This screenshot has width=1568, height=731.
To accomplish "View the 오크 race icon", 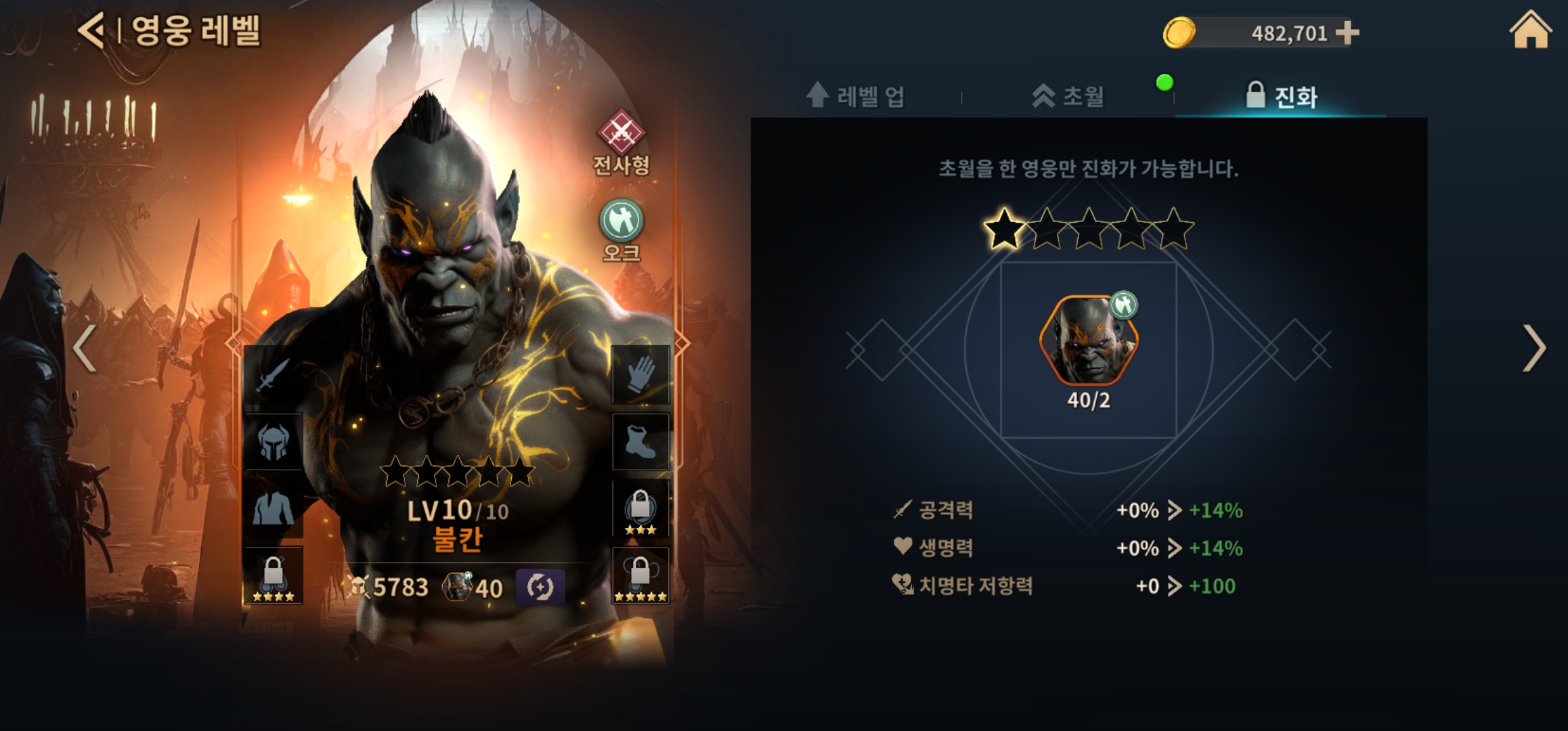I will coord(621,221).
